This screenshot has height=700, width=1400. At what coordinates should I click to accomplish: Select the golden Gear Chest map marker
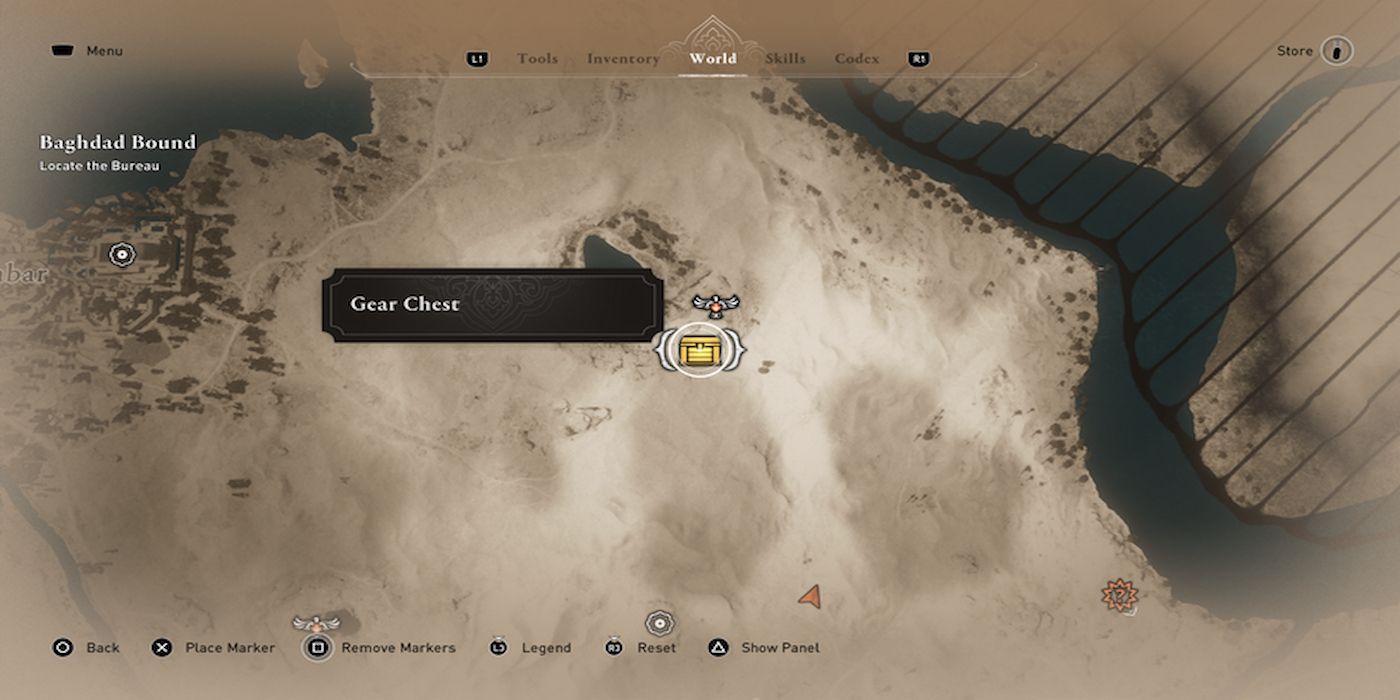pyautogui.click(x=699, y=350)
